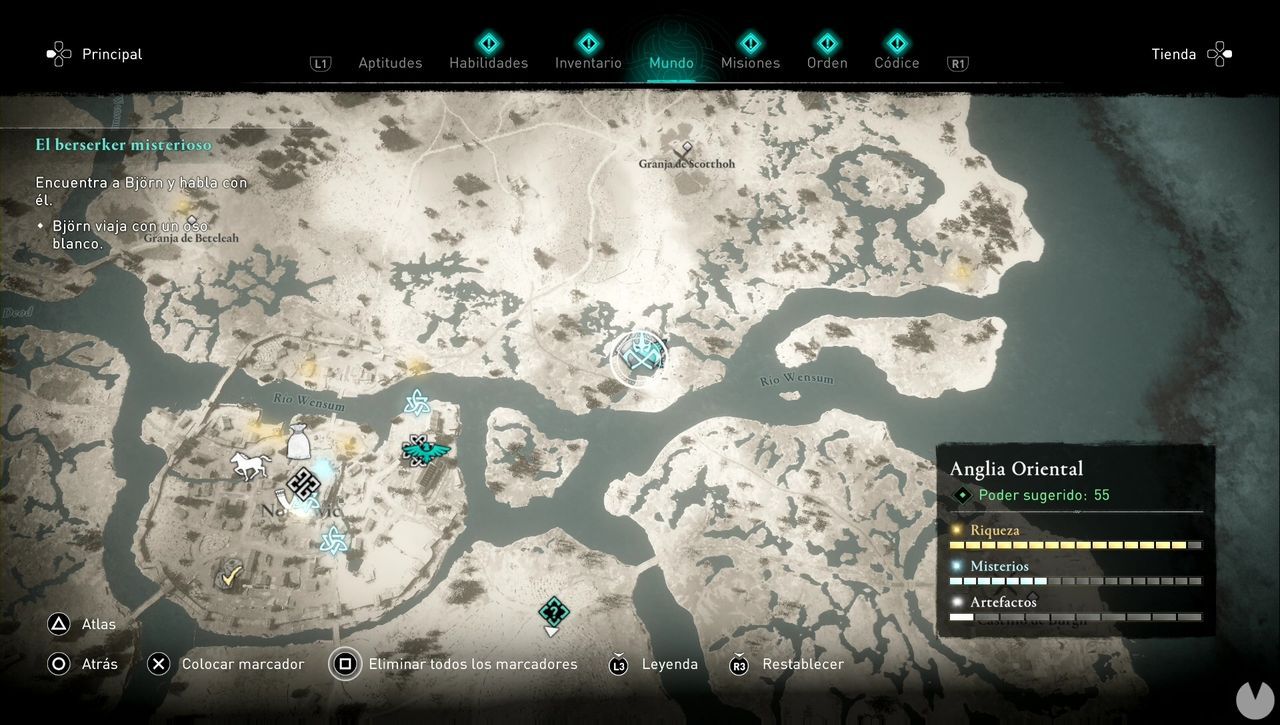Screen dimensions: 1280x725
Task: Select the teal raven synchronization marker
Action: coord(425,450)
